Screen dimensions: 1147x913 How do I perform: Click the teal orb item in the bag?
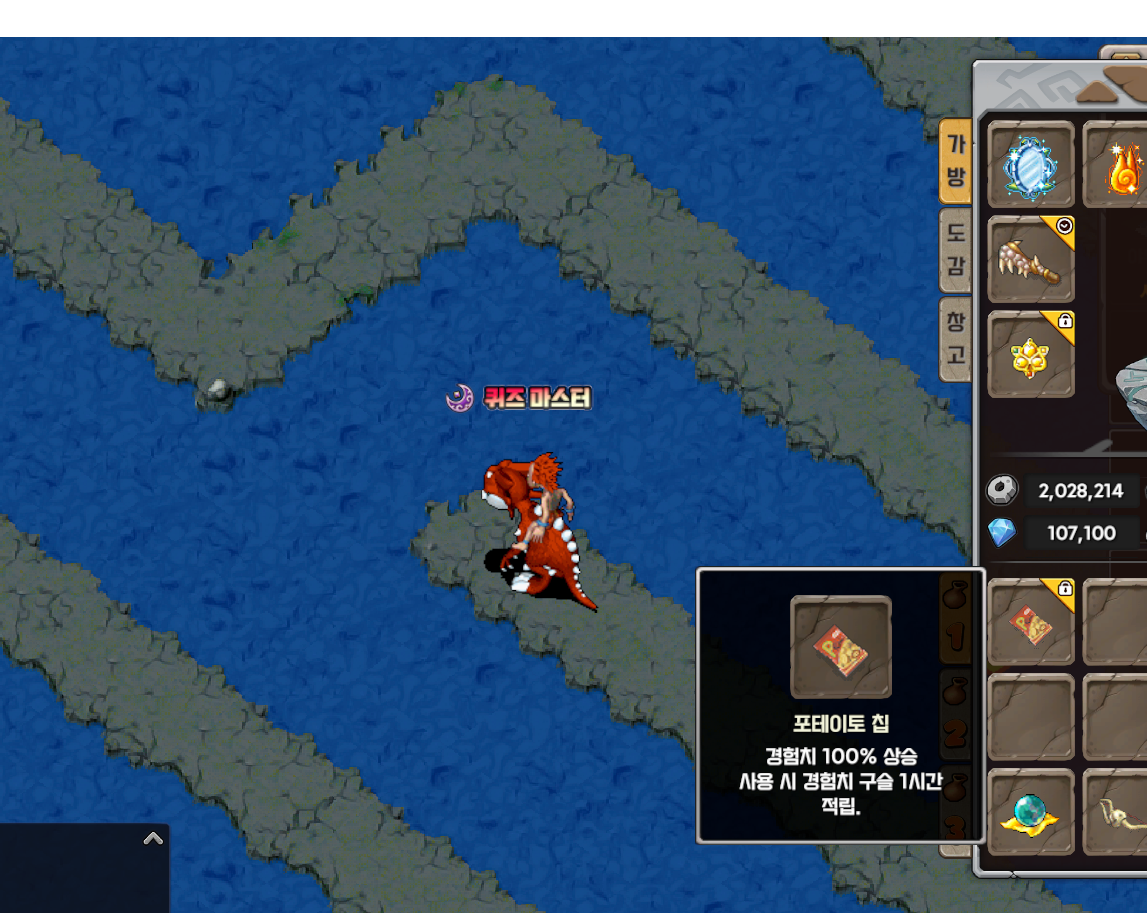click(x=1031, y=812)
